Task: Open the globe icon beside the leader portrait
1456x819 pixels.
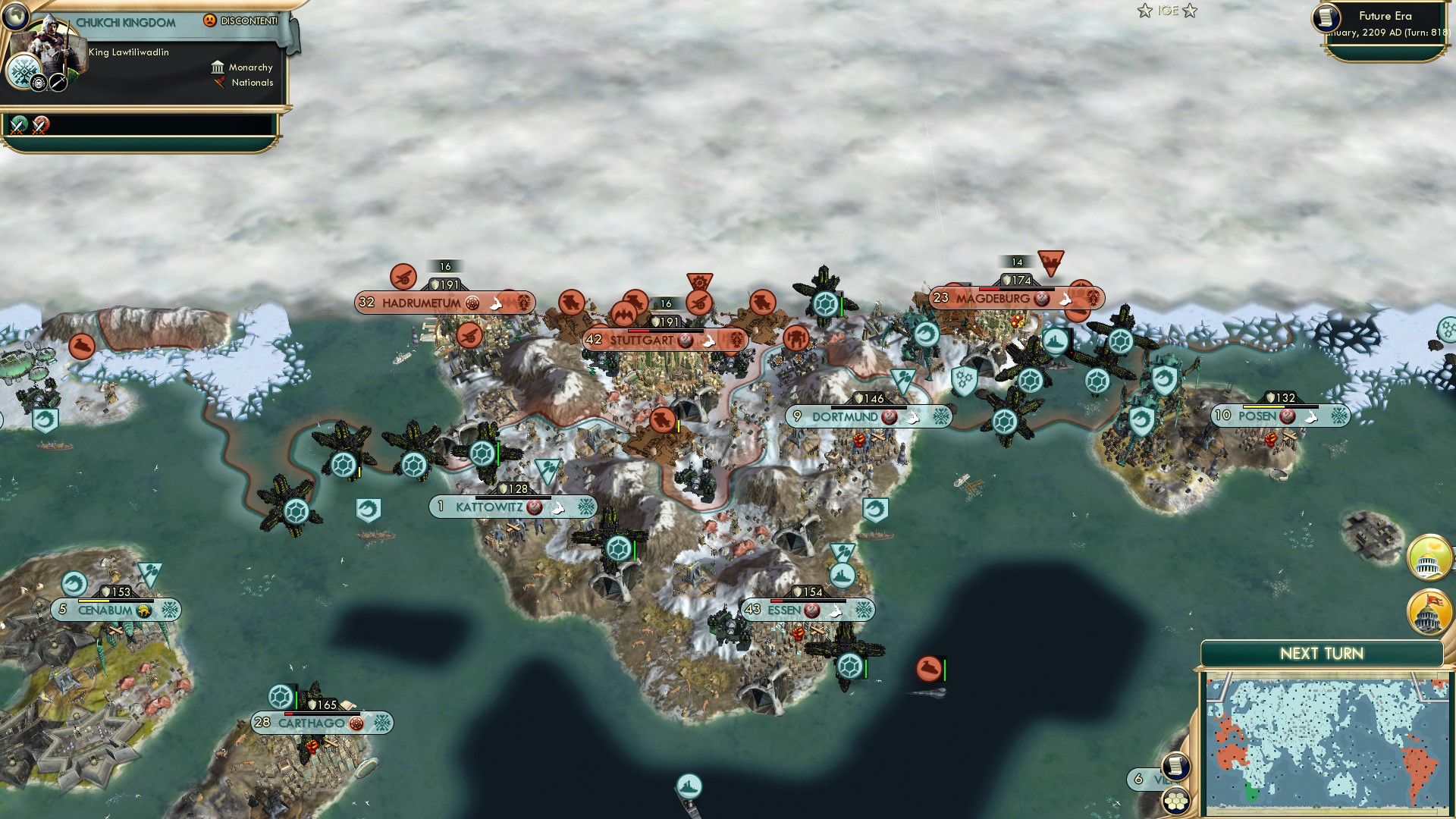Action: click(x=14, y=16)
